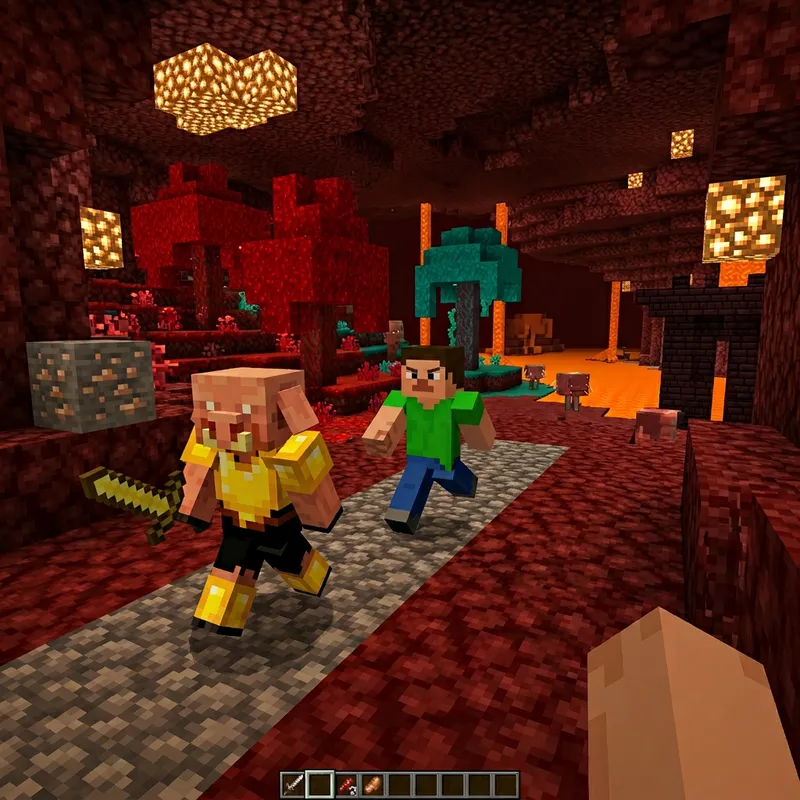Screen dimensions: 800x800
Task: Select the bread hotbar slot
Action: 373,783
